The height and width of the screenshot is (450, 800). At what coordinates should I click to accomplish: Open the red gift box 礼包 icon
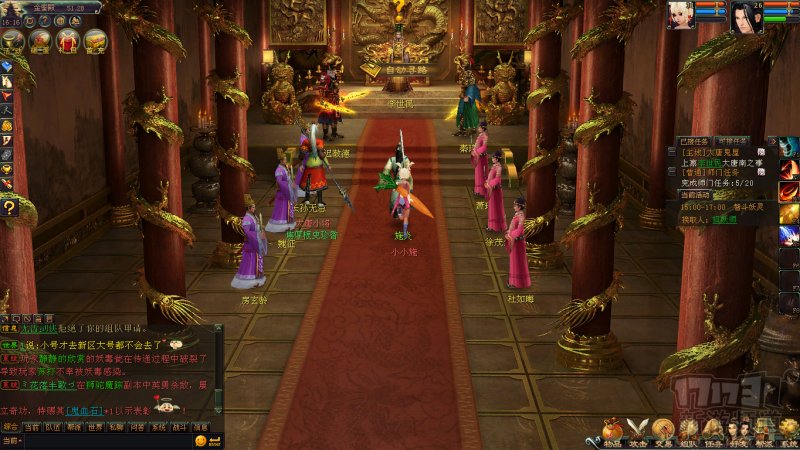(x=68, y=41)
